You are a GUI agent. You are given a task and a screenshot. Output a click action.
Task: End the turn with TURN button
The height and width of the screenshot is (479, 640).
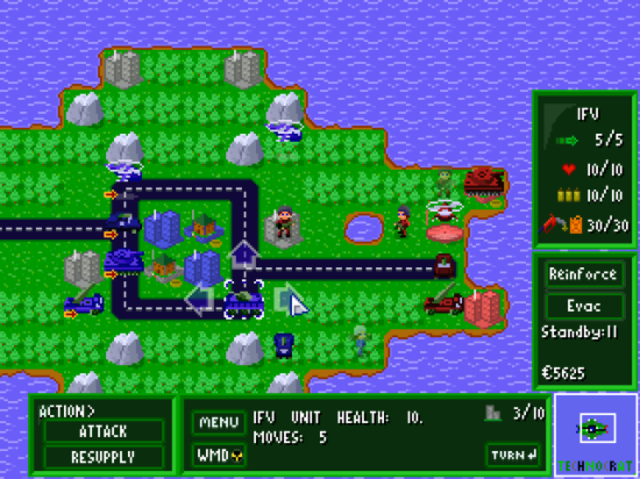pyautogui.click(x=514, y=455)
